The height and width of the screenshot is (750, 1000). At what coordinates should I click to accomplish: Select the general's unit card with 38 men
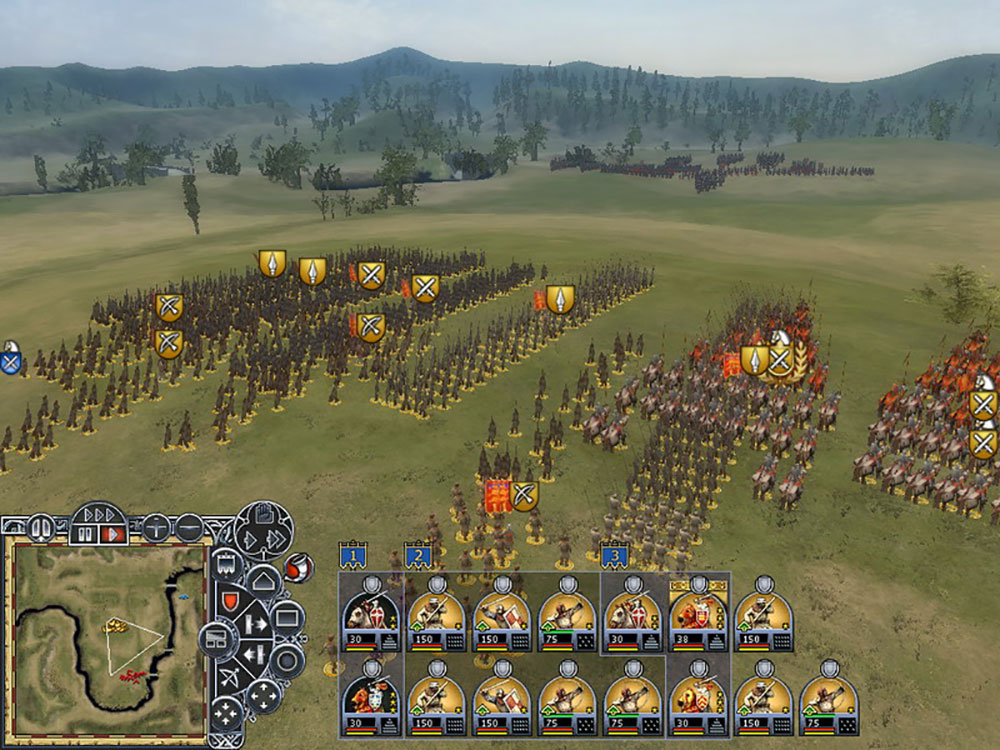[x=698, y=614]
